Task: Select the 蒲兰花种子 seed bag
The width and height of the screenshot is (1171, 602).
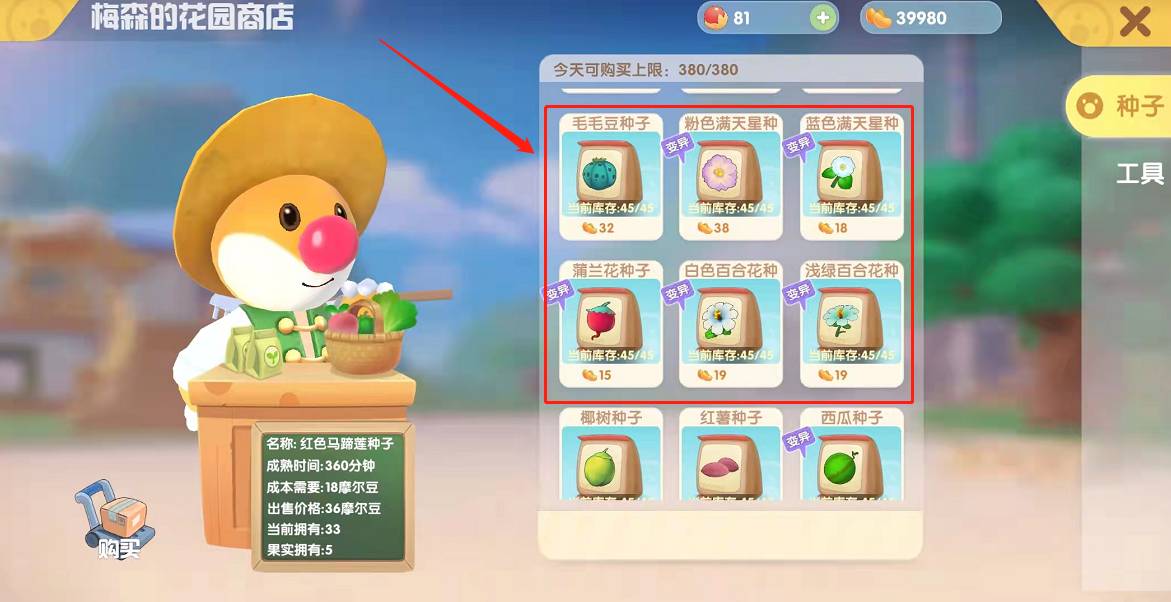Action: (x=611, y=323)
